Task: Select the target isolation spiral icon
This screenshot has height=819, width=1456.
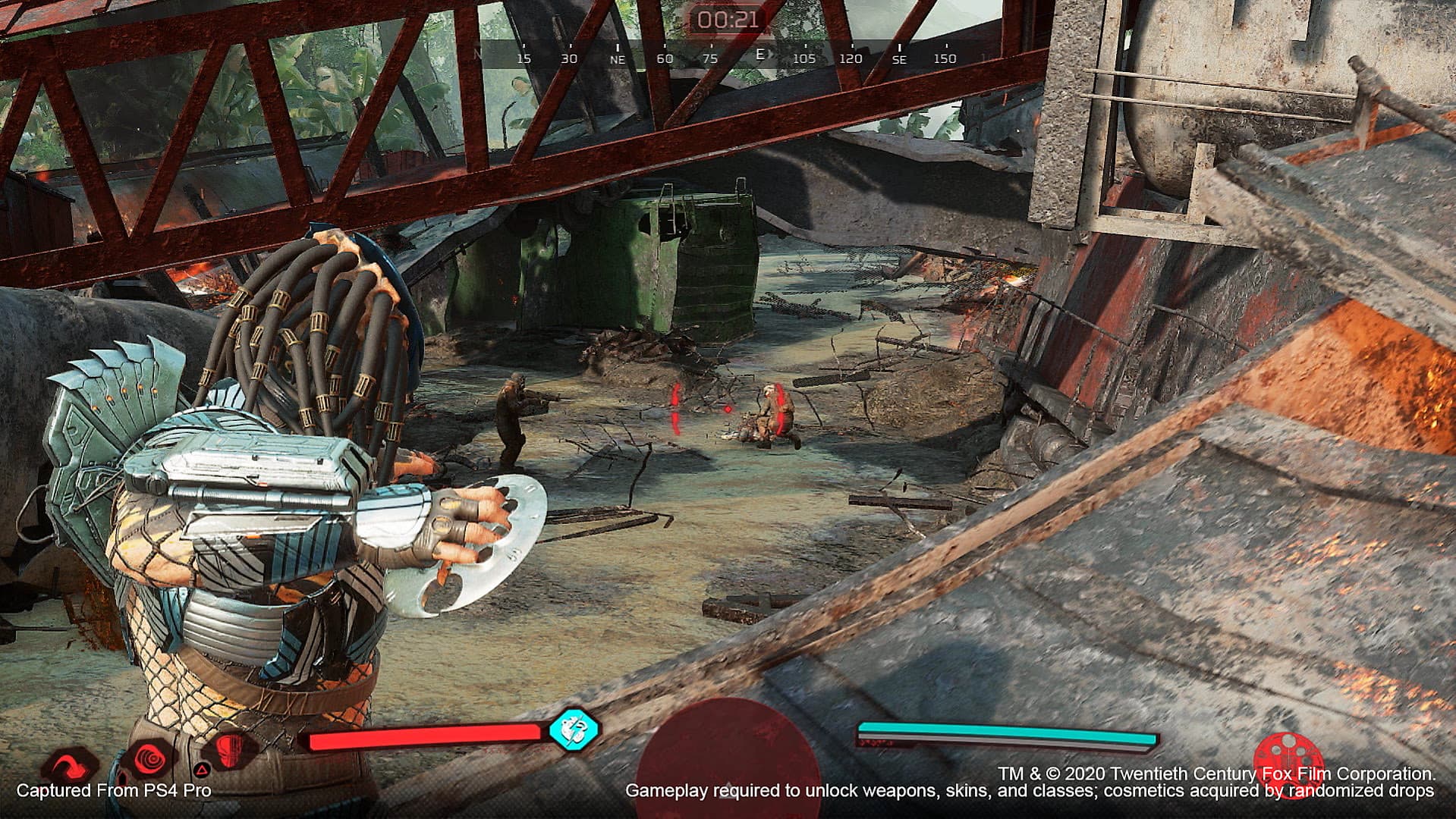Action: point(149,759)
